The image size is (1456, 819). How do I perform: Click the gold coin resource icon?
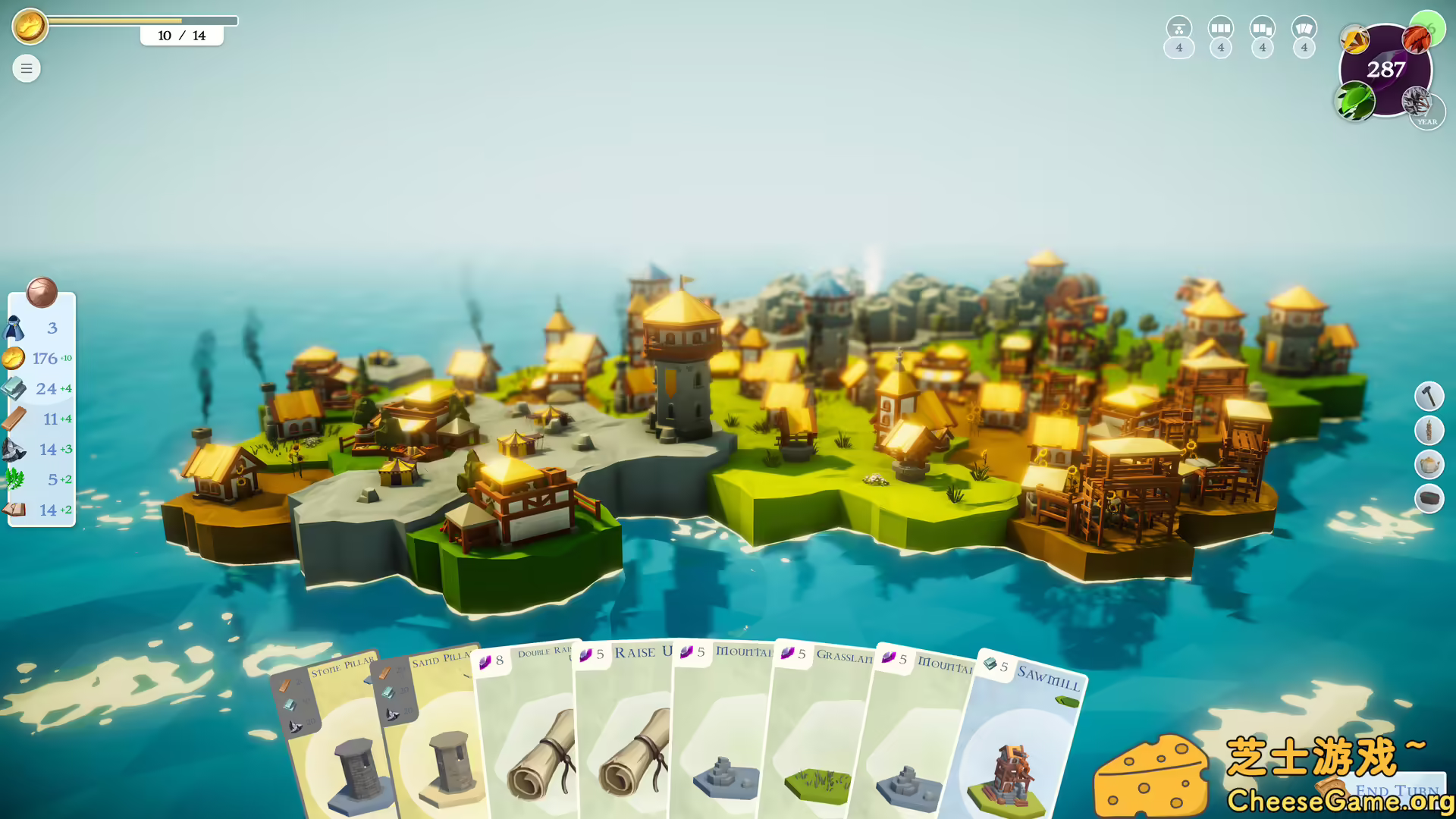(x=13, y=358)
